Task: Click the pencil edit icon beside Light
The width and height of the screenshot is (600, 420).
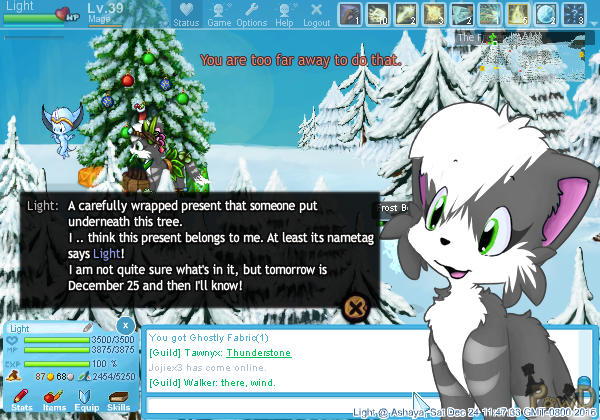Action: [x=88, y=327]
